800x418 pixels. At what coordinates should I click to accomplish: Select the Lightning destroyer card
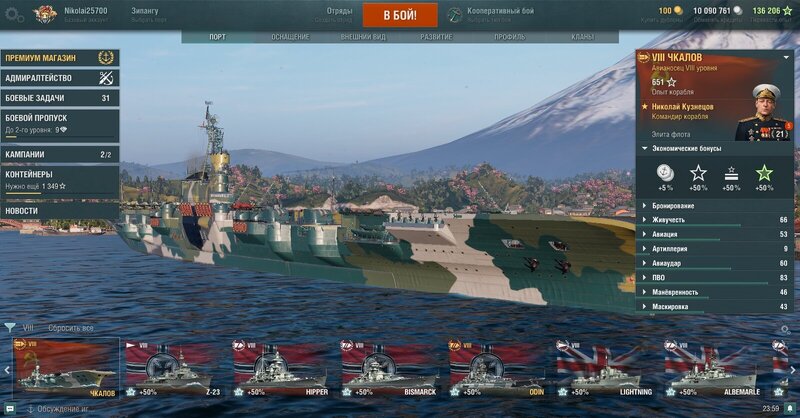pyautogui.click(x=605, y=367)
